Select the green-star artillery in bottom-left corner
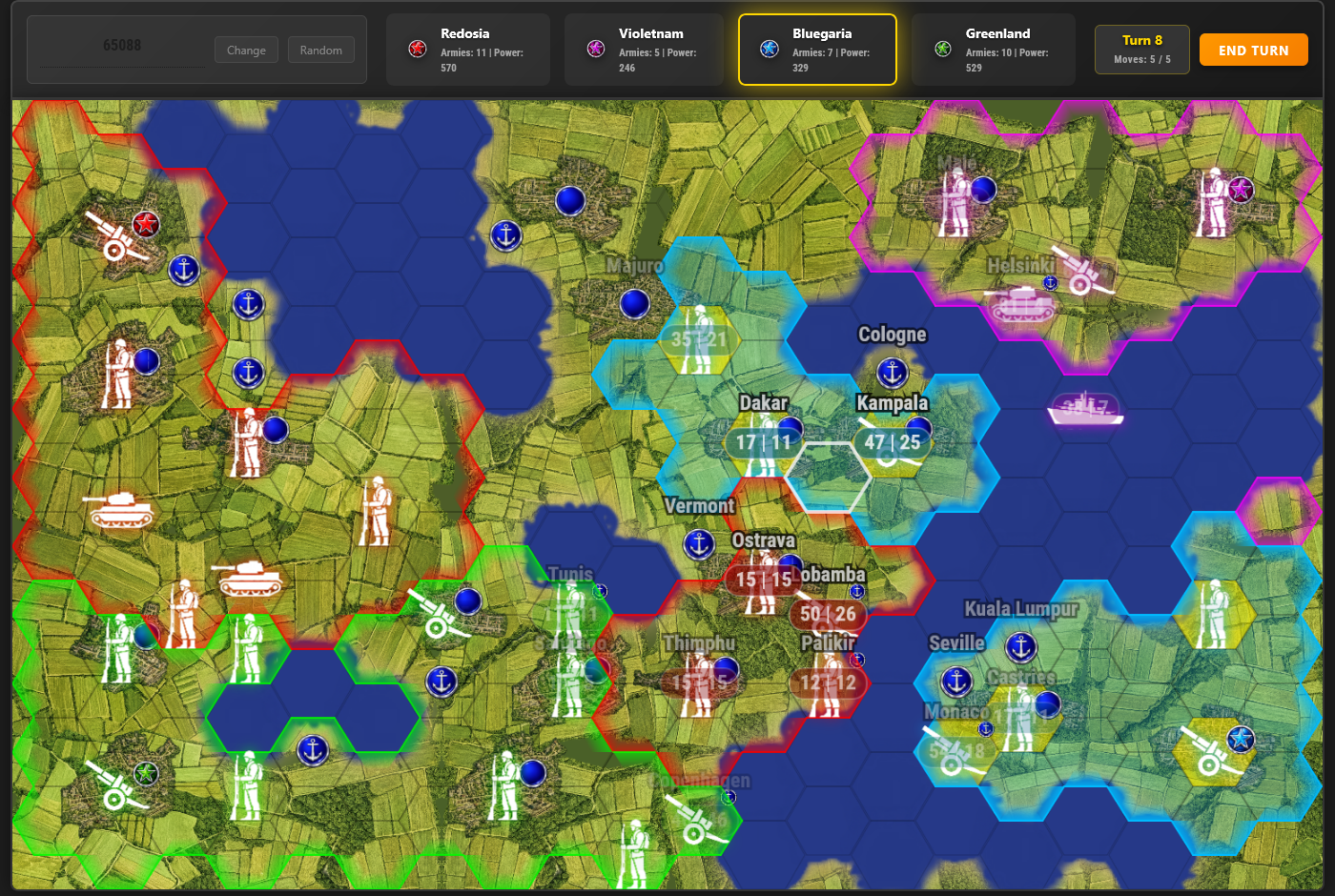Image resolution: width=1335 pixels, height=896 pixels. [x=114, y=786]
